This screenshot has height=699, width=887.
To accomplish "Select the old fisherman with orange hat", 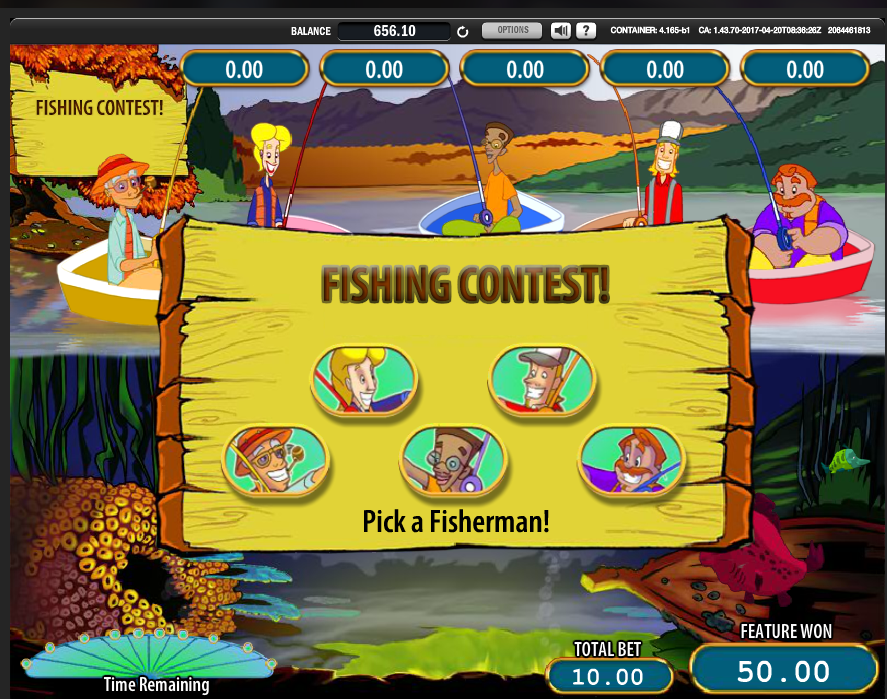I will coord(275,461).
